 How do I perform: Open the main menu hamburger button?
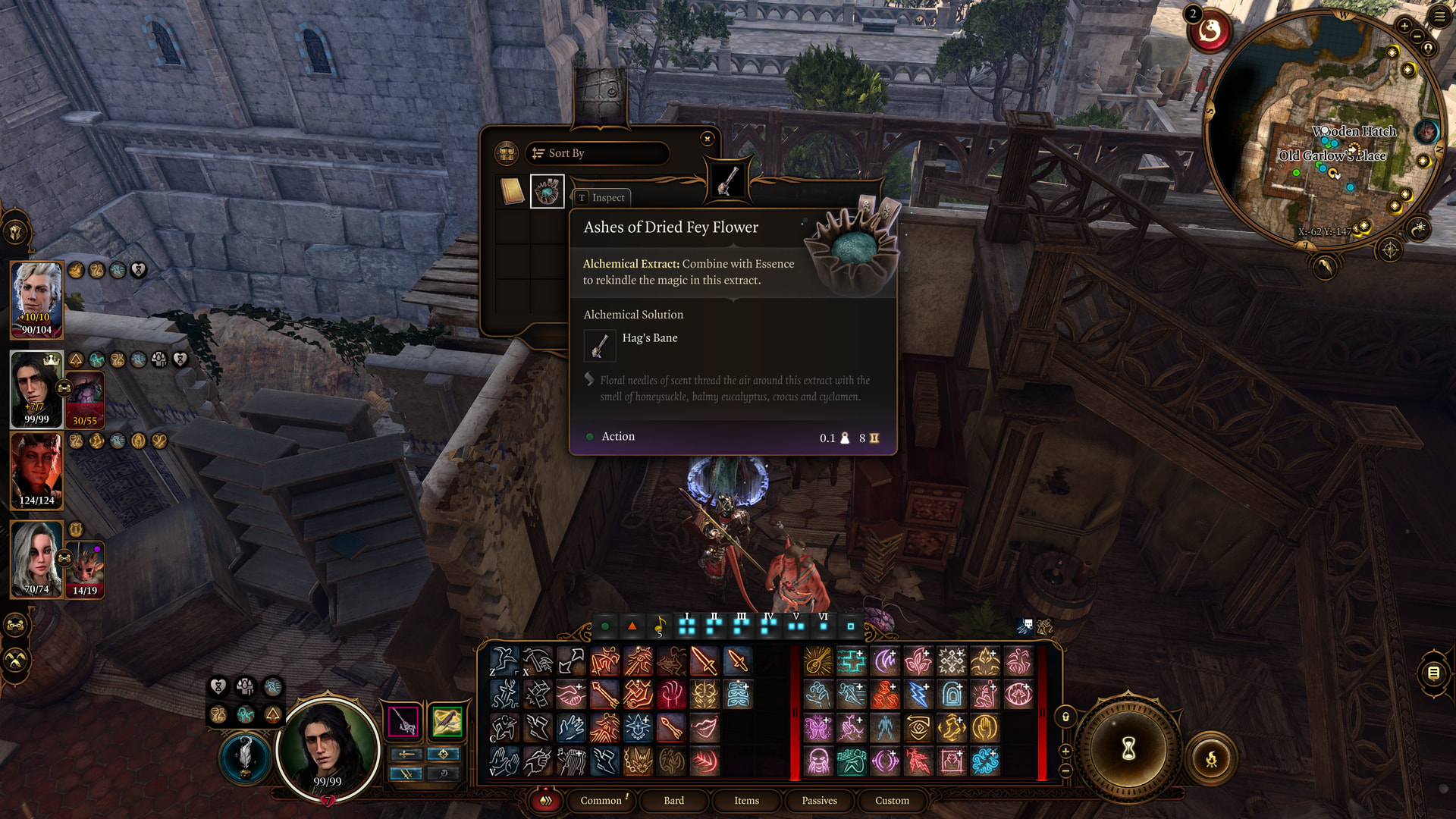coord(1439,17)
